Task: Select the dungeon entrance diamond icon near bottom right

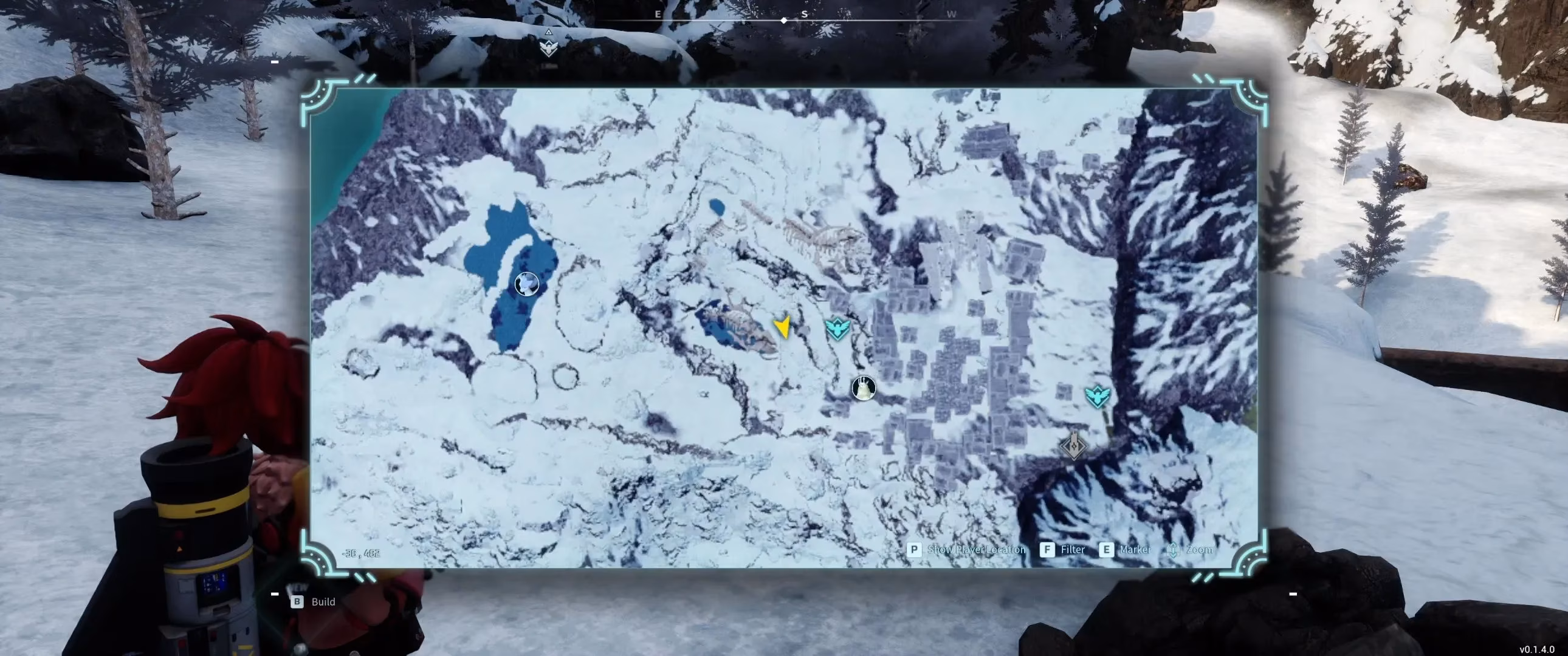Action: [x=1074, y=446]
